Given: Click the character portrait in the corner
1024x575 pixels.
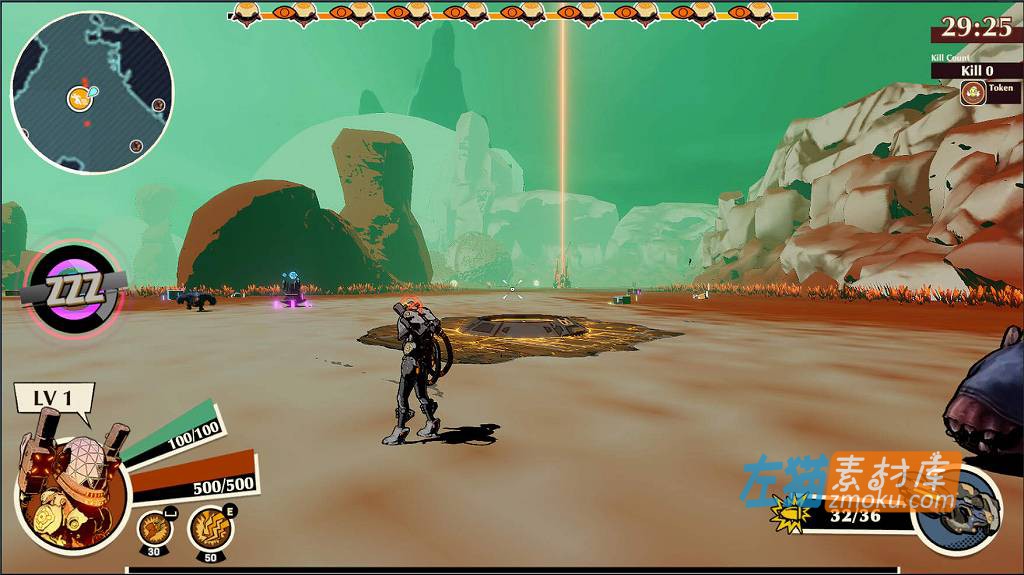Looking at the screenshot, I should click(72, 488).
